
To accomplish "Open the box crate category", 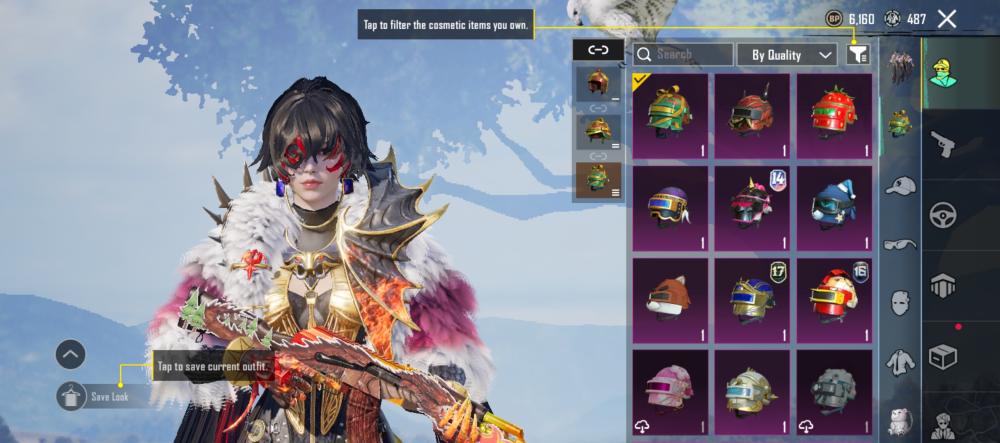I will click(x=944, y=355).
